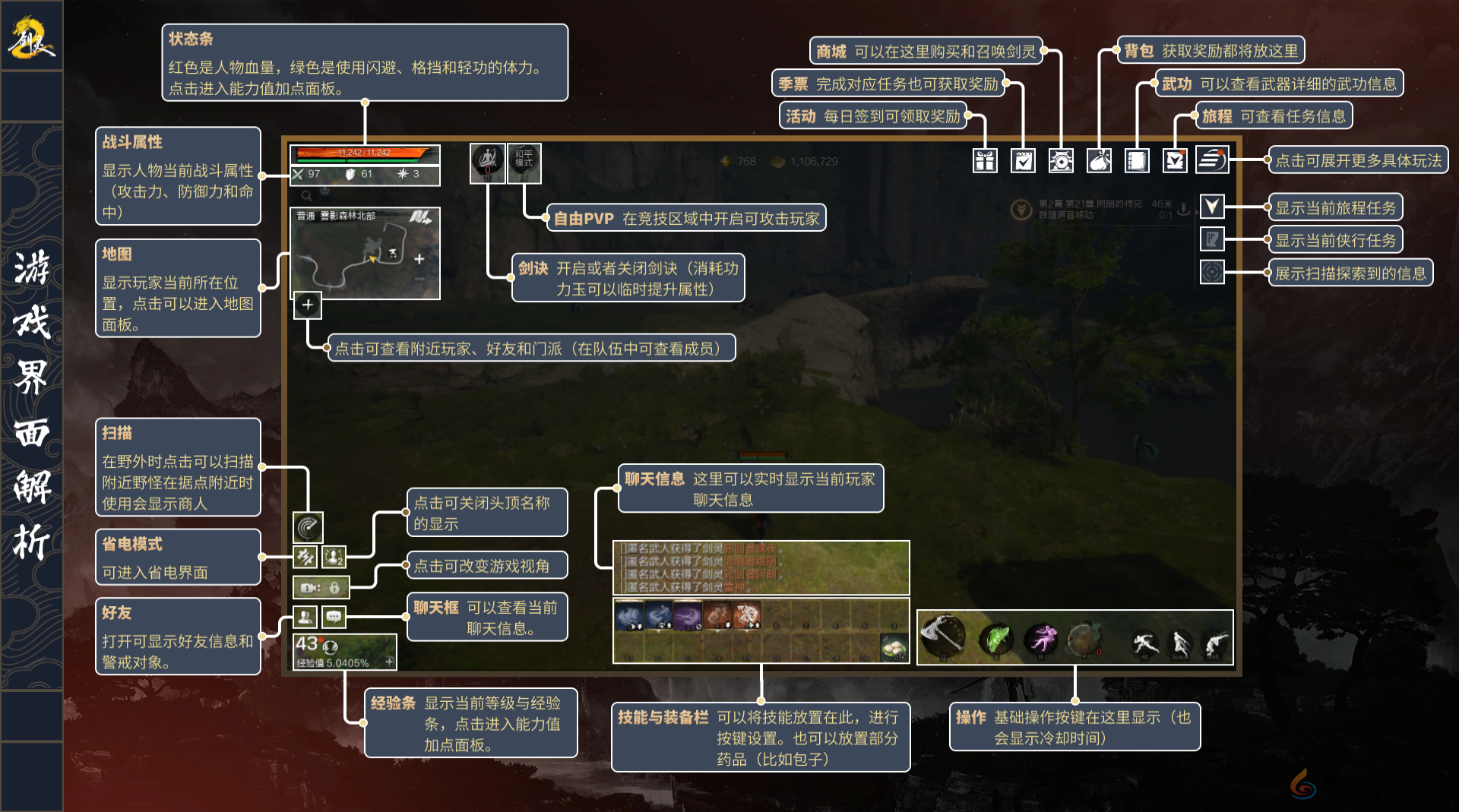This screenshot has height=812, width=1459.
Task: Activate the green leaf skill icon
Action: 997,640
